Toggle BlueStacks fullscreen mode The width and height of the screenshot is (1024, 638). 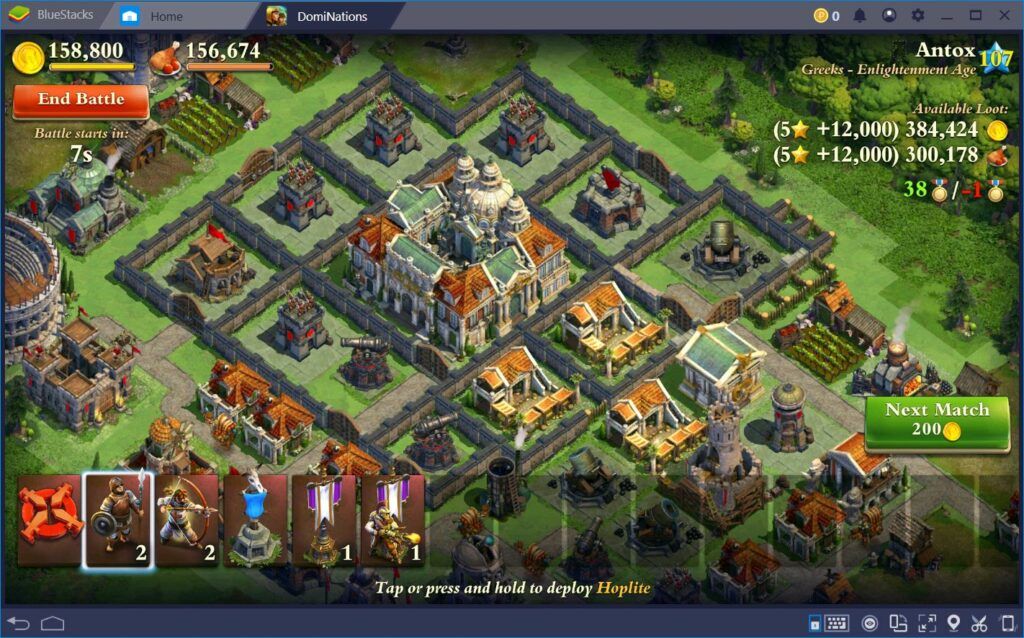tap(926, 623)
